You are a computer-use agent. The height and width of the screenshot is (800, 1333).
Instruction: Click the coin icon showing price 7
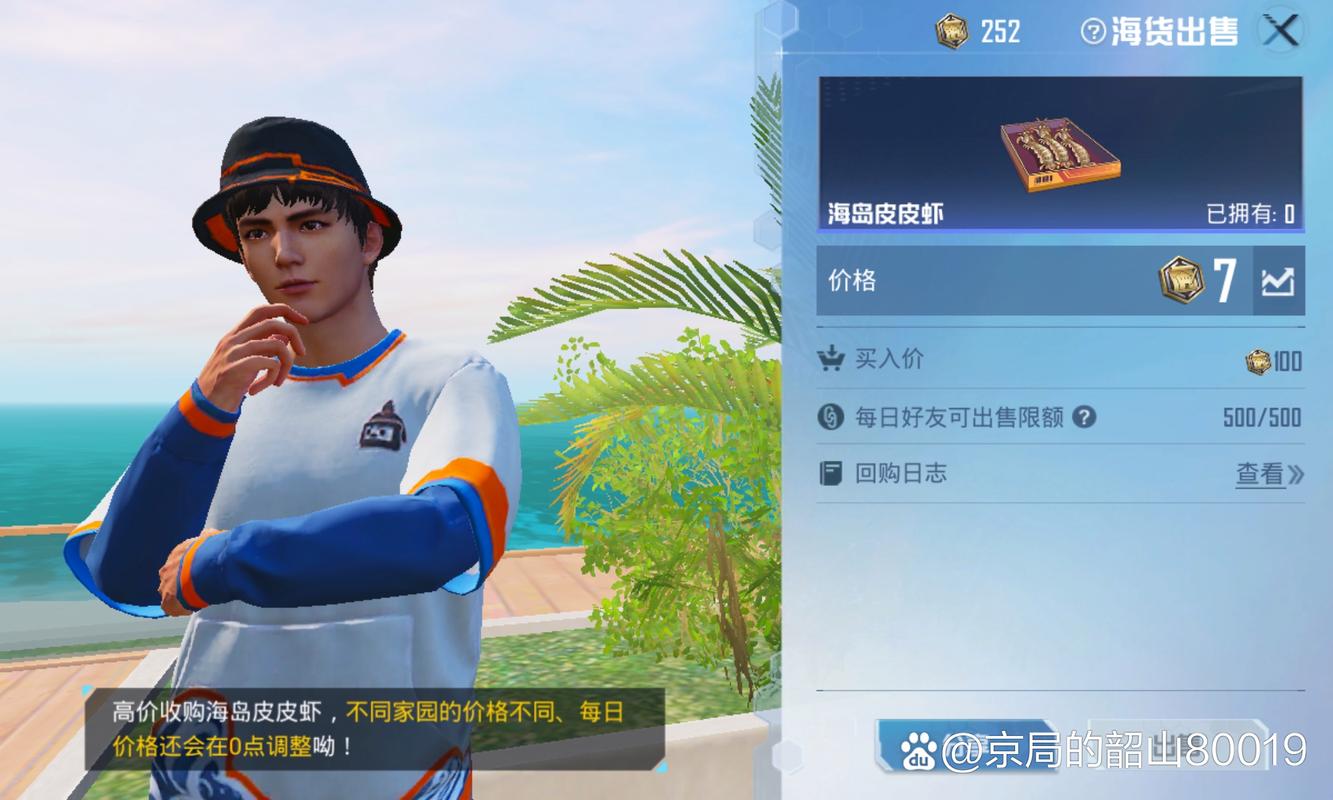pyautogui.click(x=1183, y=280)
